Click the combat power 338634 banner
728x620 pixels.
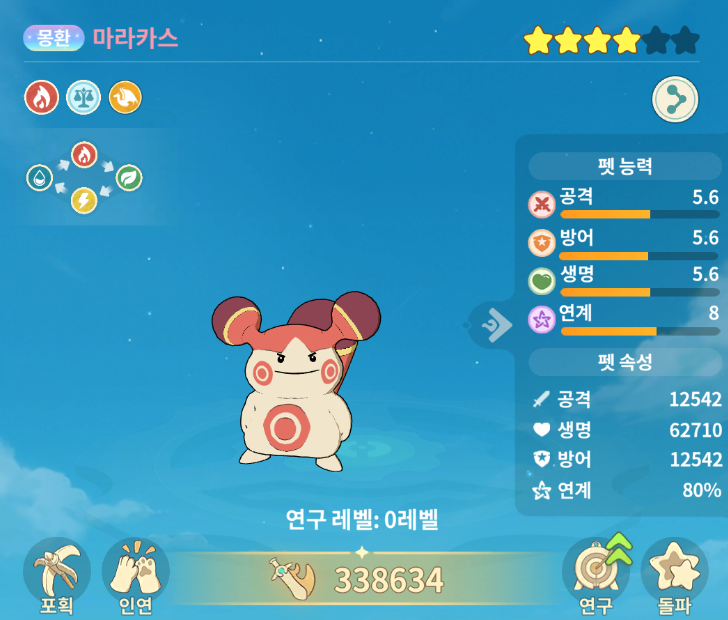point(364,578)
